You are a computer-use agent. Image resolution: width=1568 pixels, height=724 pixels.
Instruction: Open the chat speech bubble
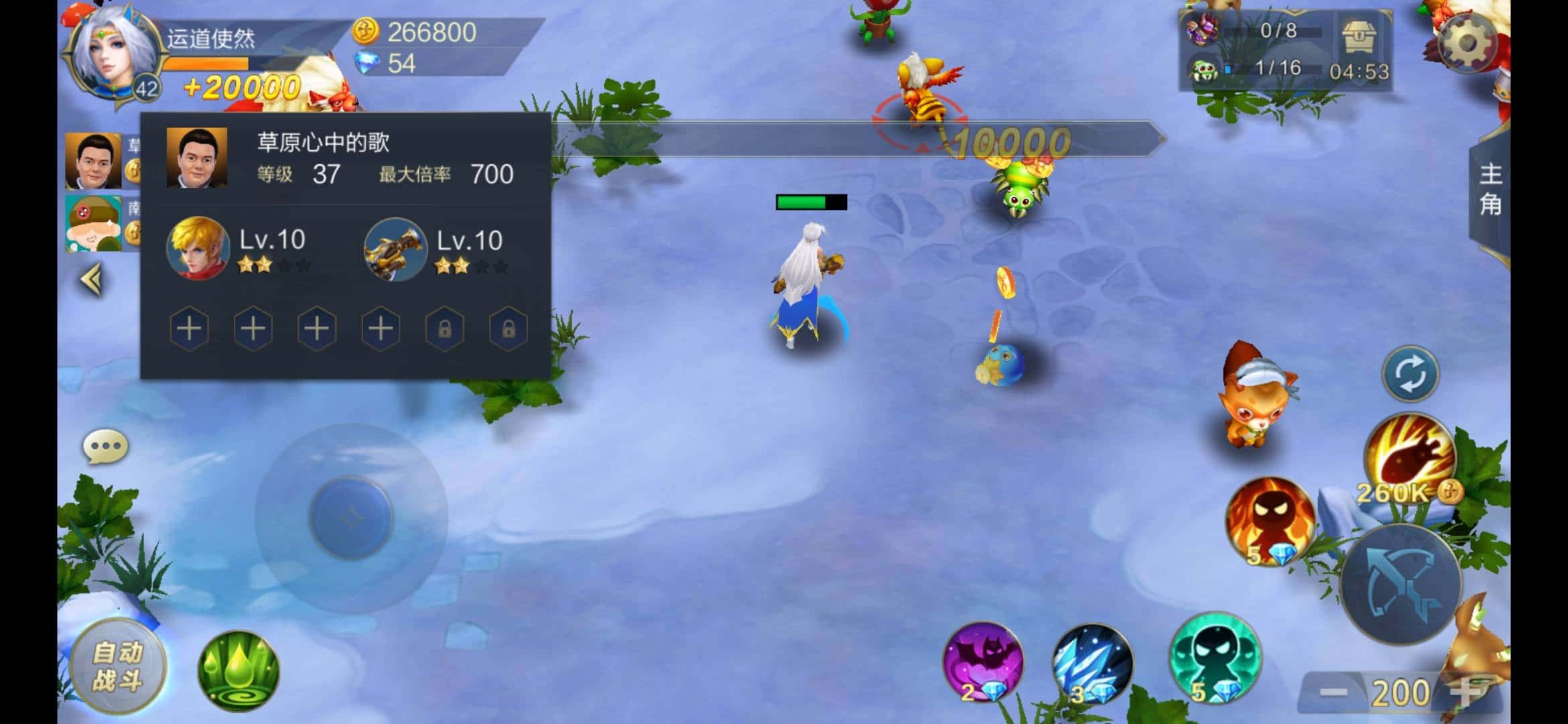[x=105, y=447]
